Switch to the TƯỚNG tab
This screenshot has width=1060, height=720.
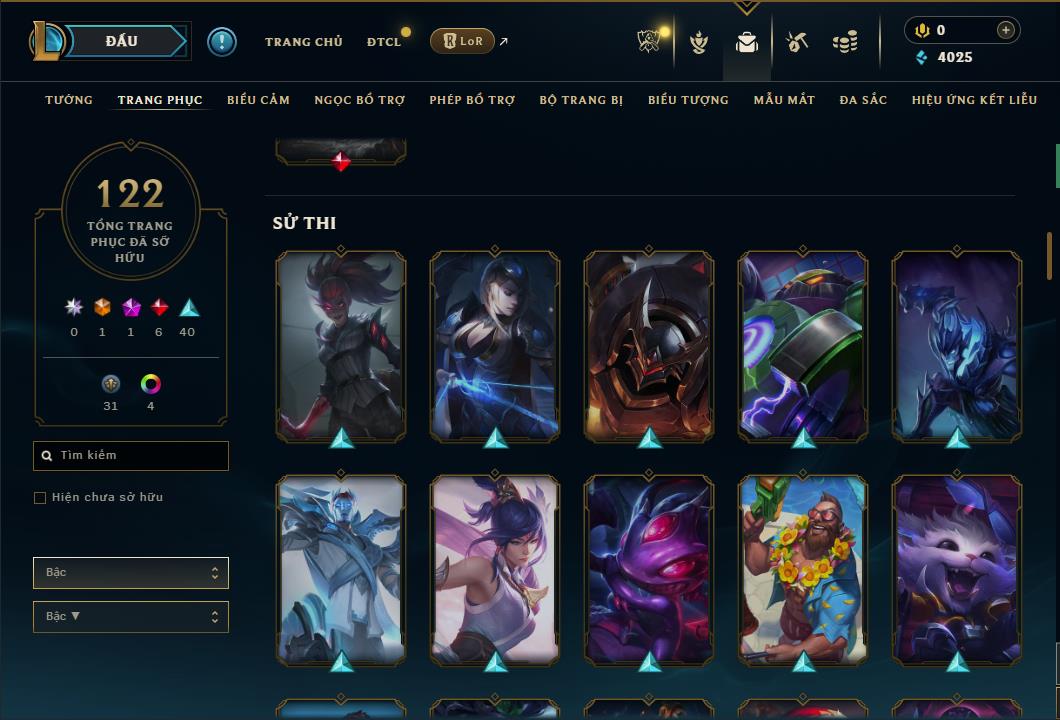pyautogui.click(x=69, y=100)
